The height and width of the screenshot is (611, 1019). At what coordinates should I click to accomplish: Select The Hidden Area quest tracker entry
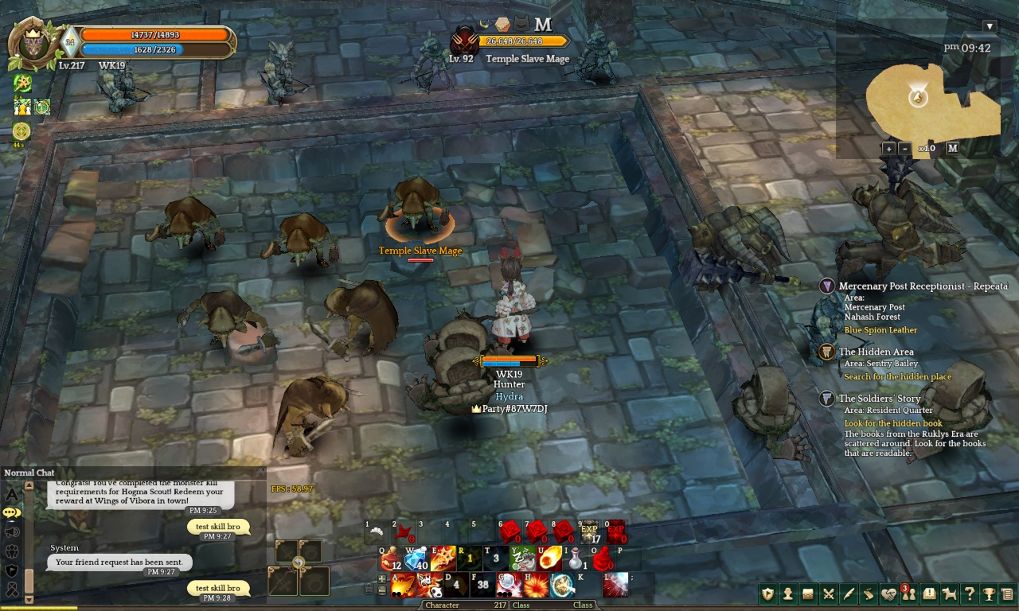[x=876, y=352]
